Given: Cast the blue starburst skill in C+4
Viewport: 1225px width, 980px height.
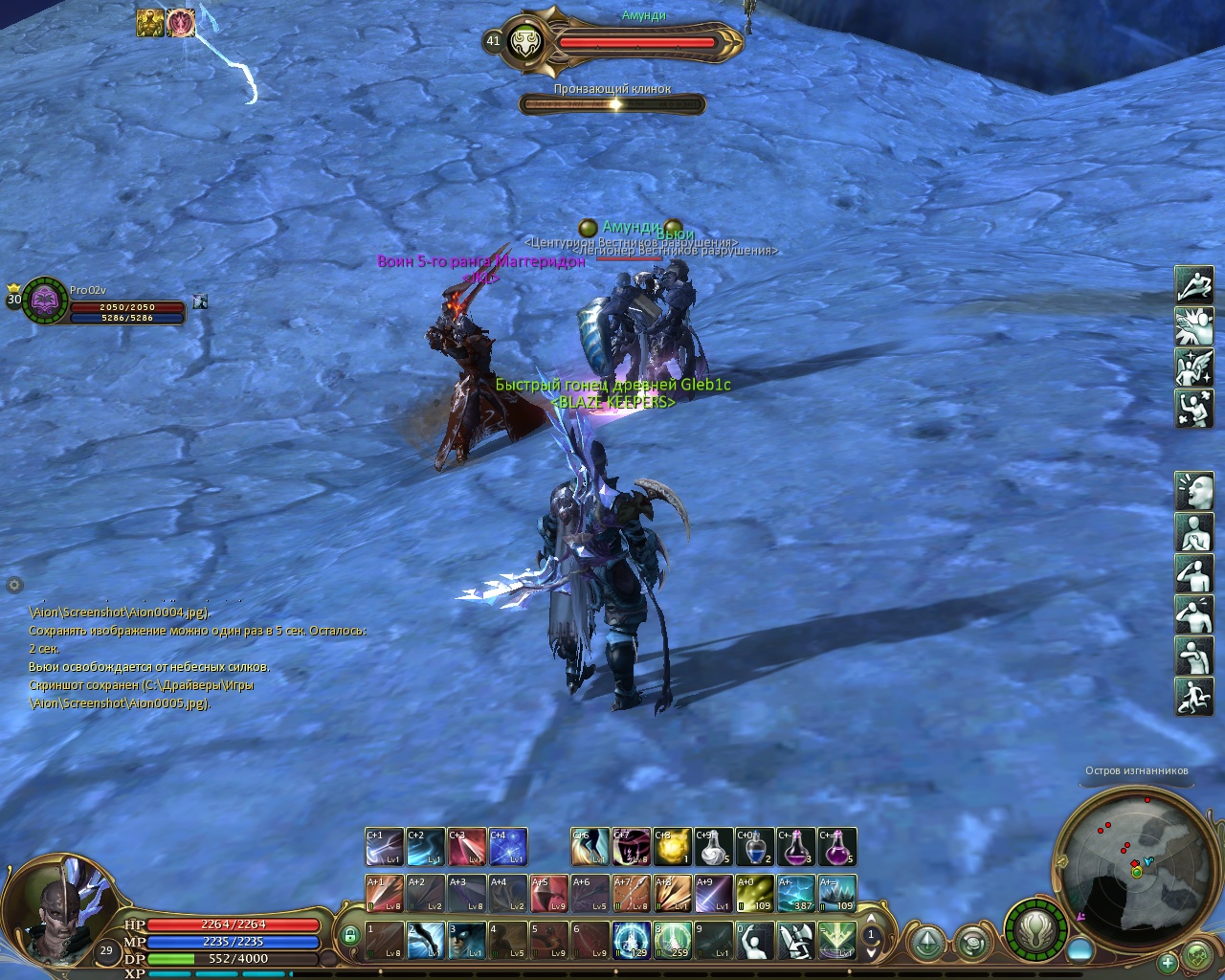Looking at the screenshot, I should (507, 847).
